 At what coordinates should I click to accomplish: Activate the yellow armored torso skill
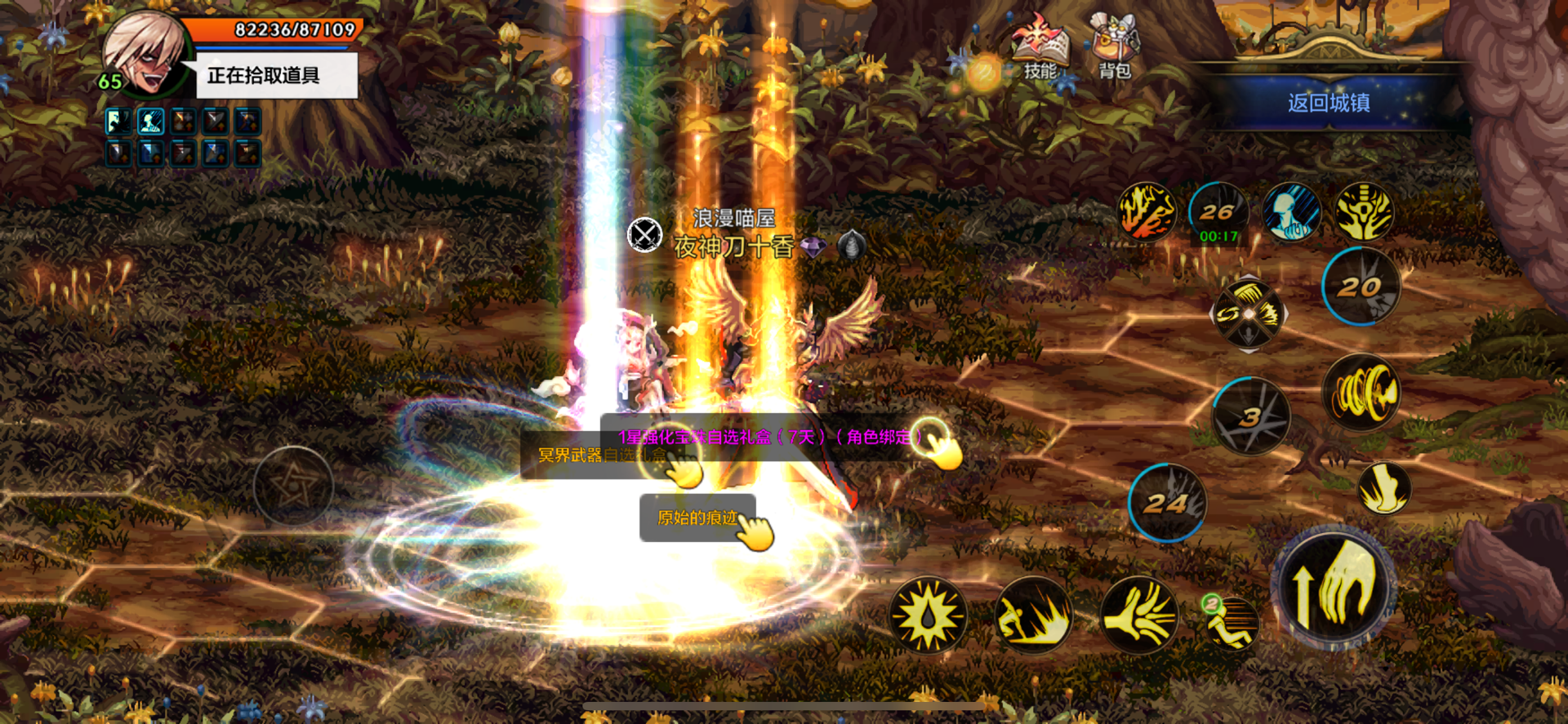[1364, 211]
